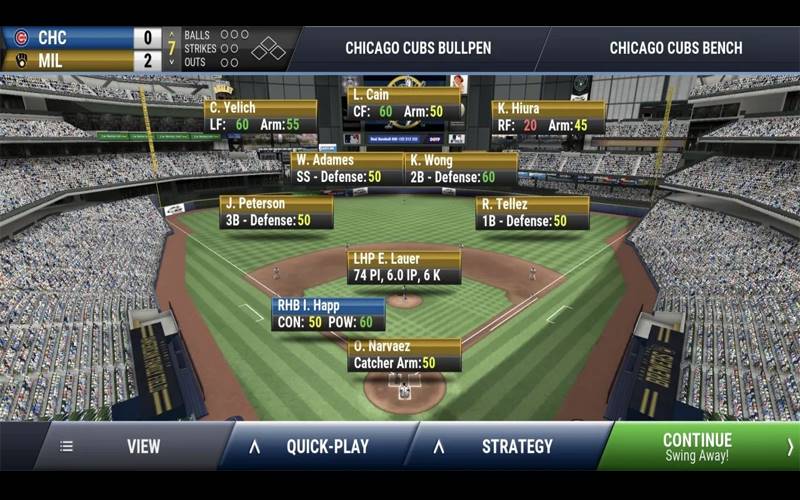Click first baseman R. Tellez's card
This screenshot has width=800, height=500.
pos(532,212)
